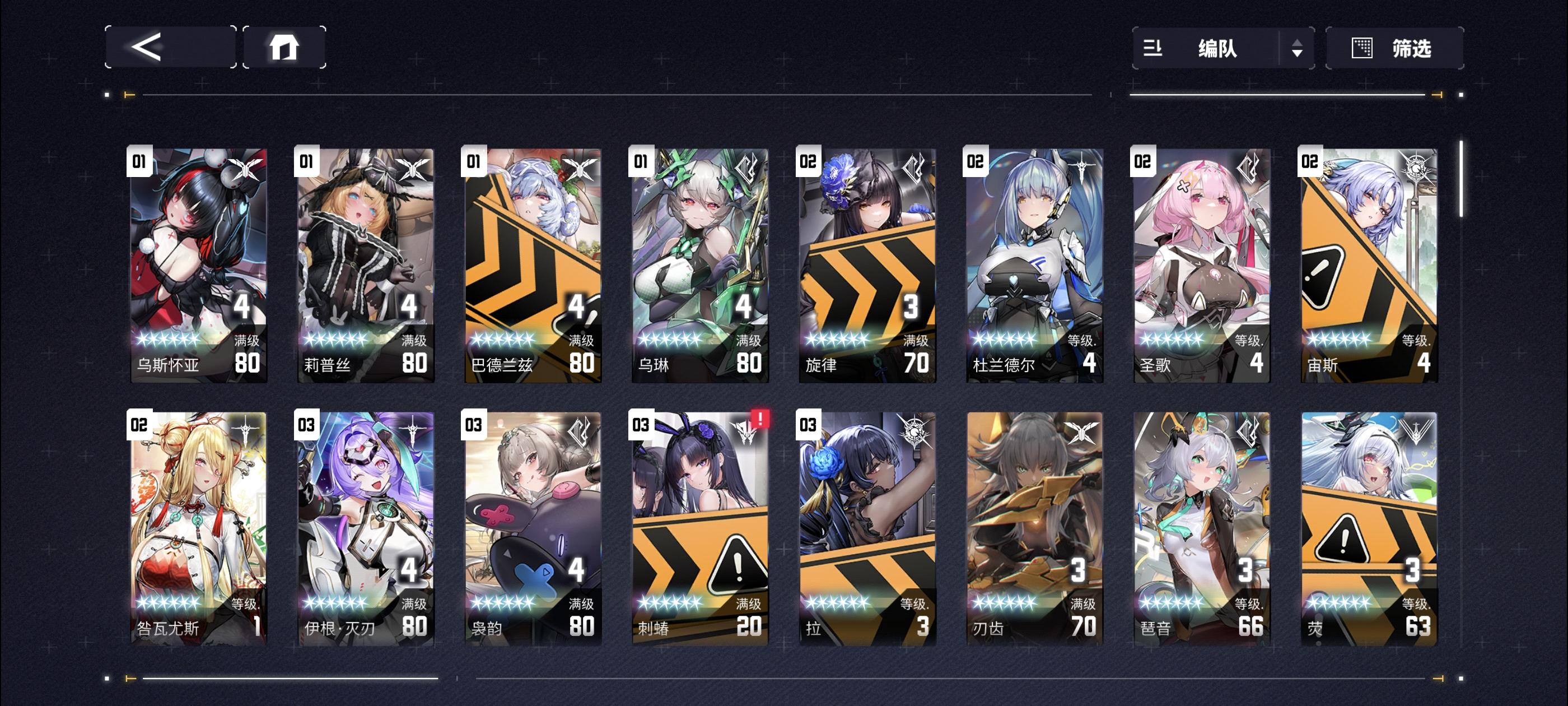Open the home screen via the house icon
Screen dimensions: 1568x706
(285, 48)
